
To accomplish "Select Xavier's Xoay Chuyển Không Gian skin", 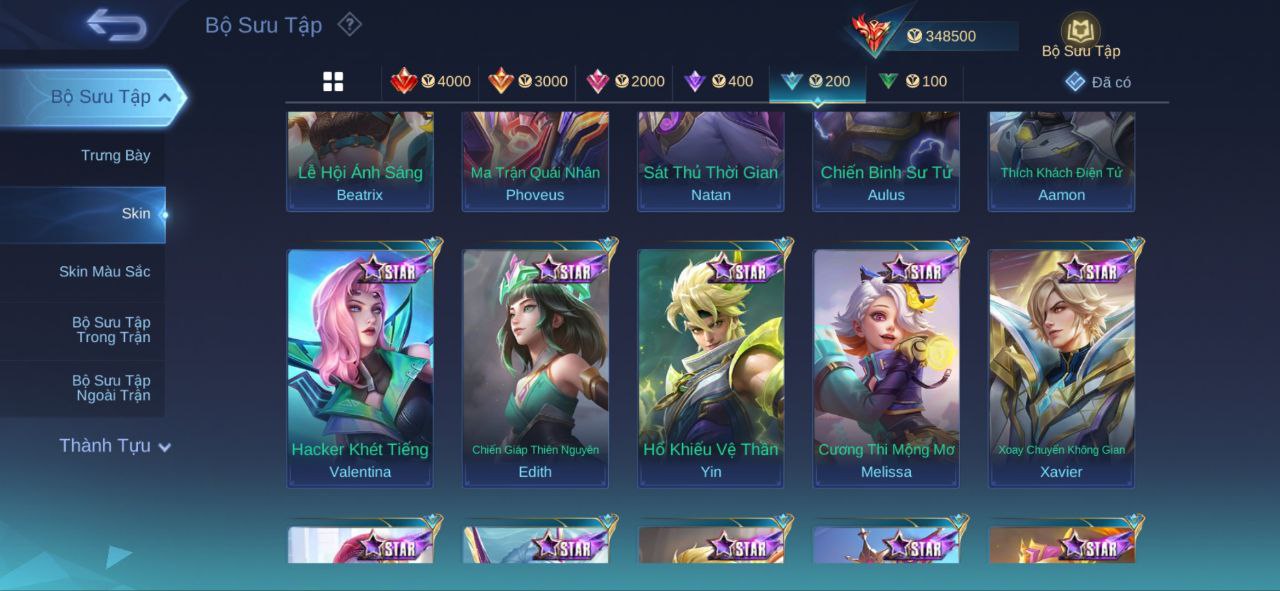I will point(1061,367).
